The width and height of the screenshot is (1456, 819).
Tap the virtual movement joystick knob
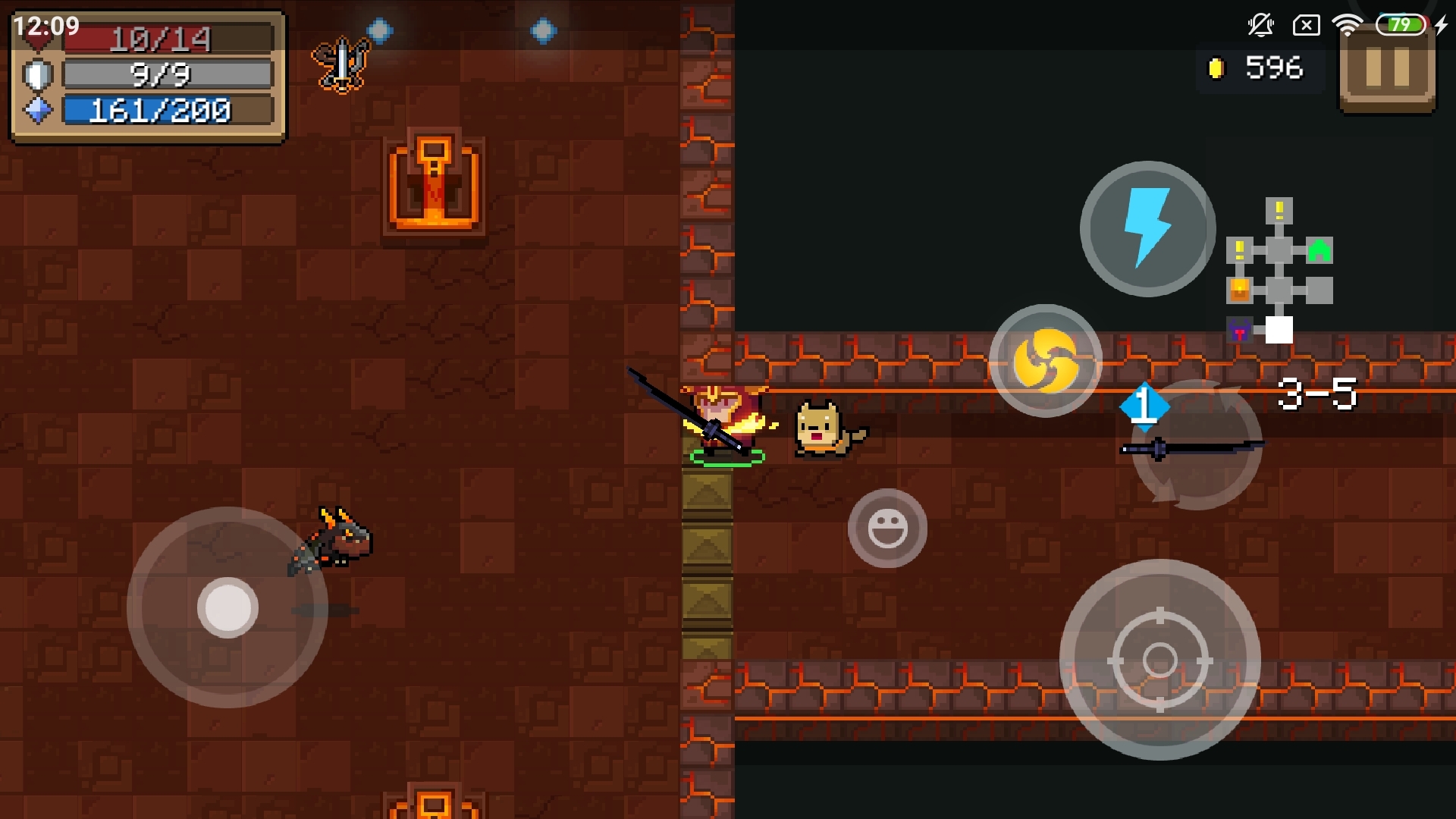click(x=227, y=607)
